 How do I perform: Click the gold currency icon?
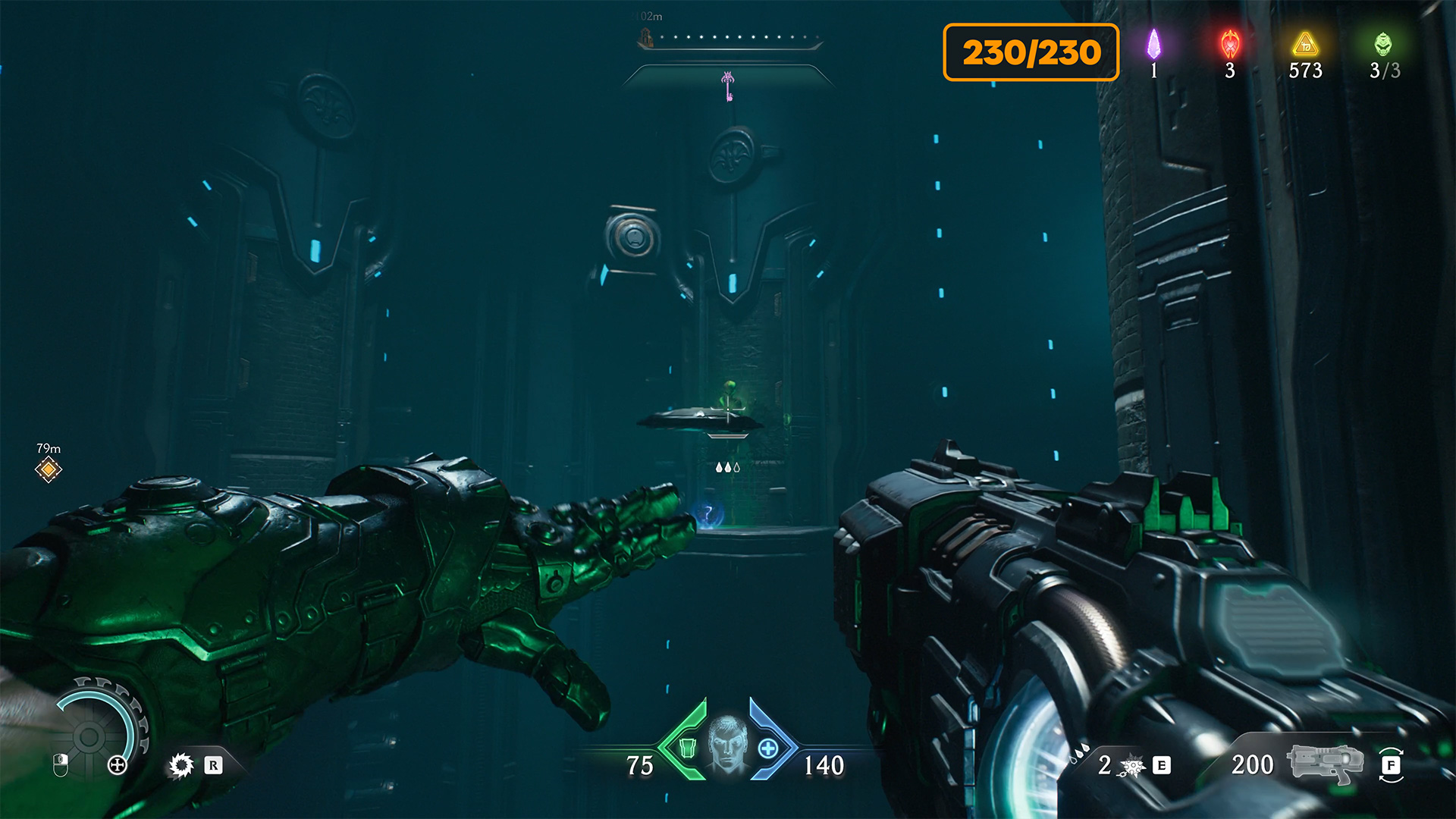1305,44
